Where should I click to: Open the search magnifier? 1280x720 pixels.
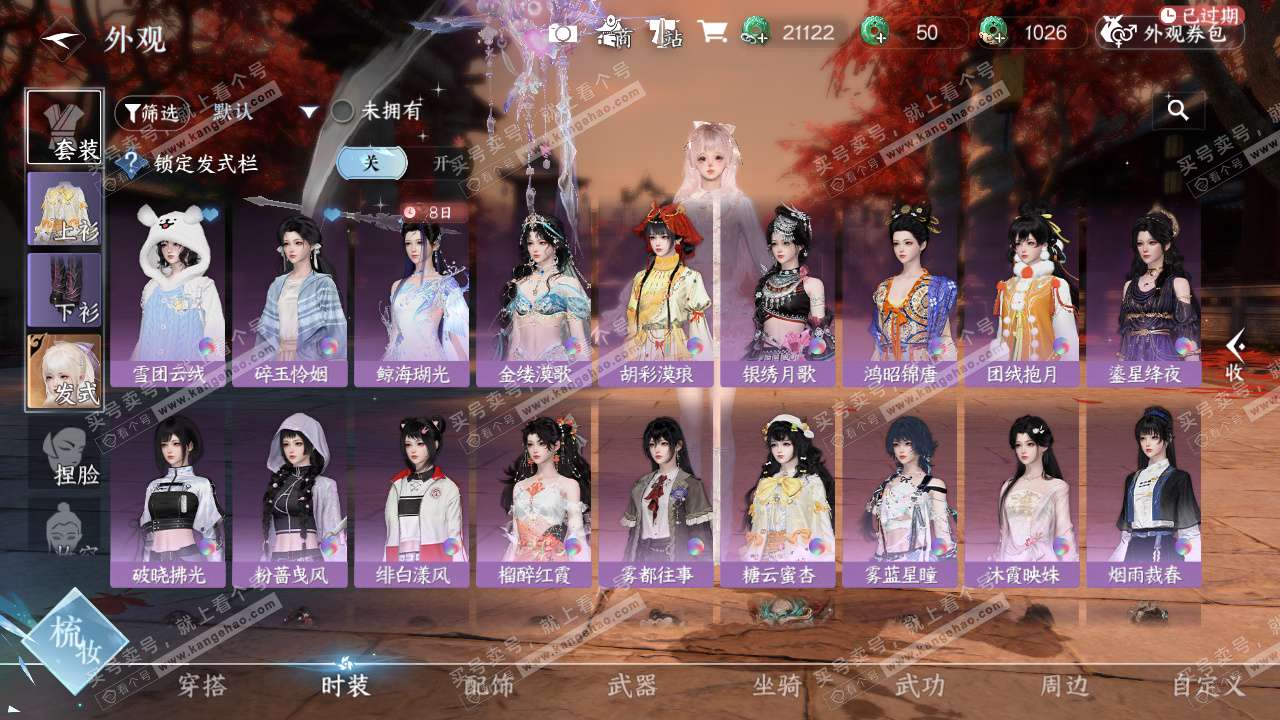[x=1178, y=110]
